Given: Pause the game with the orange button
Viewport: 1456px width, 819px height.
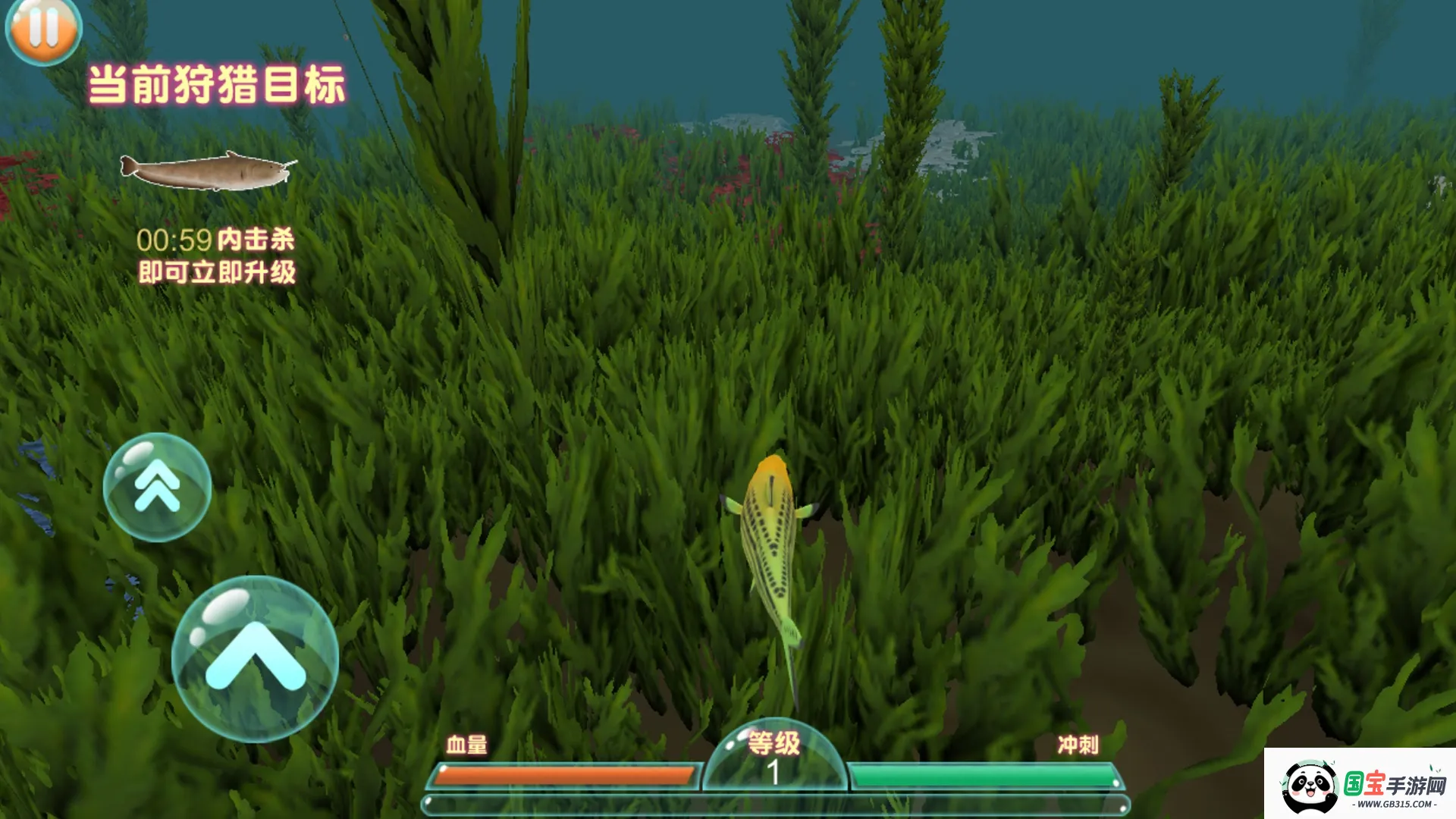Looking at the screenshot, I should click(43, 29).
